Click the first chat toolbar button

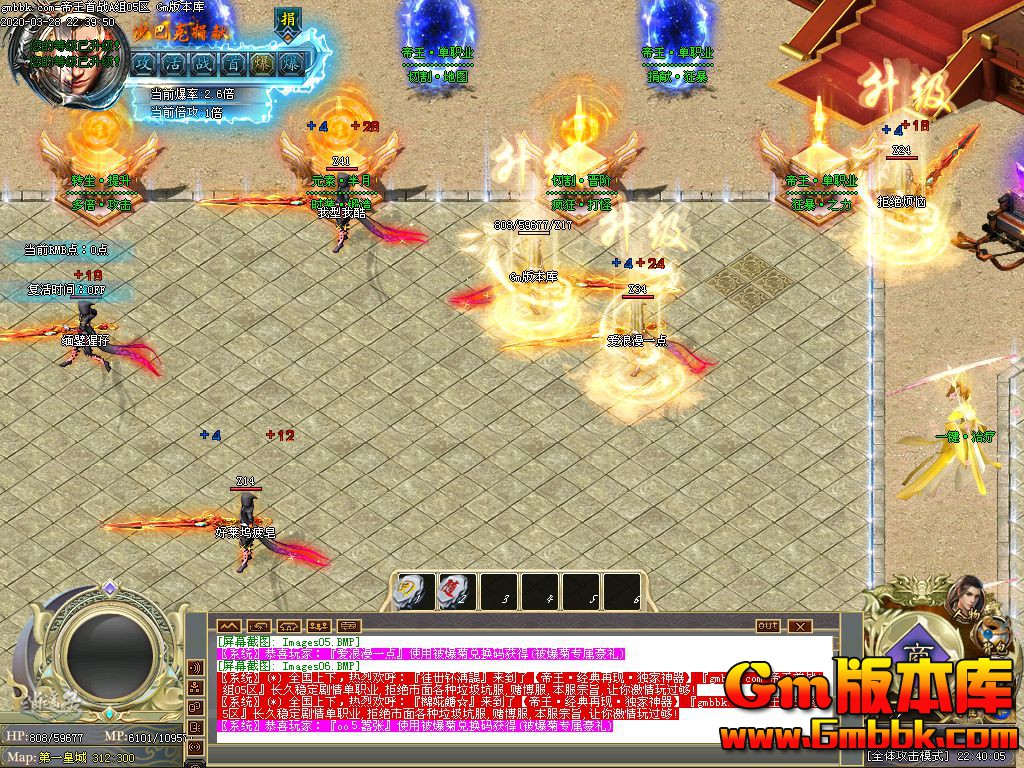click(227, 626)
